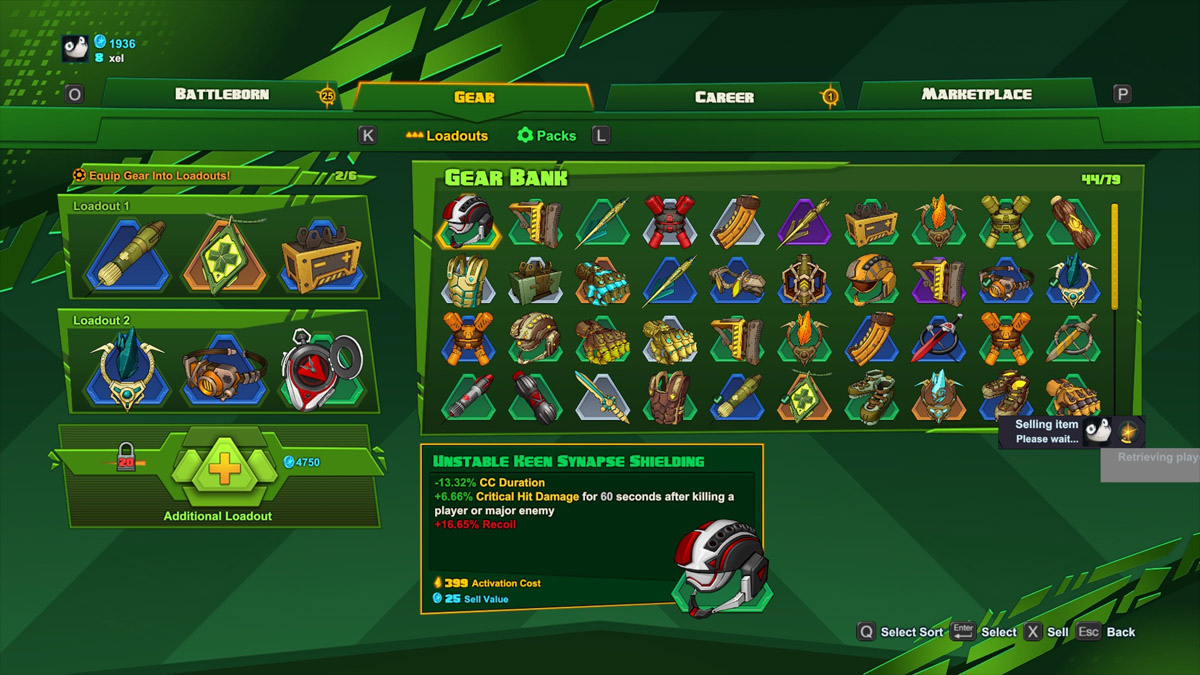Choose the orange goggles in Loadout 2
Viewport: 1200px width, 675px height.
[x=223, y=370]
